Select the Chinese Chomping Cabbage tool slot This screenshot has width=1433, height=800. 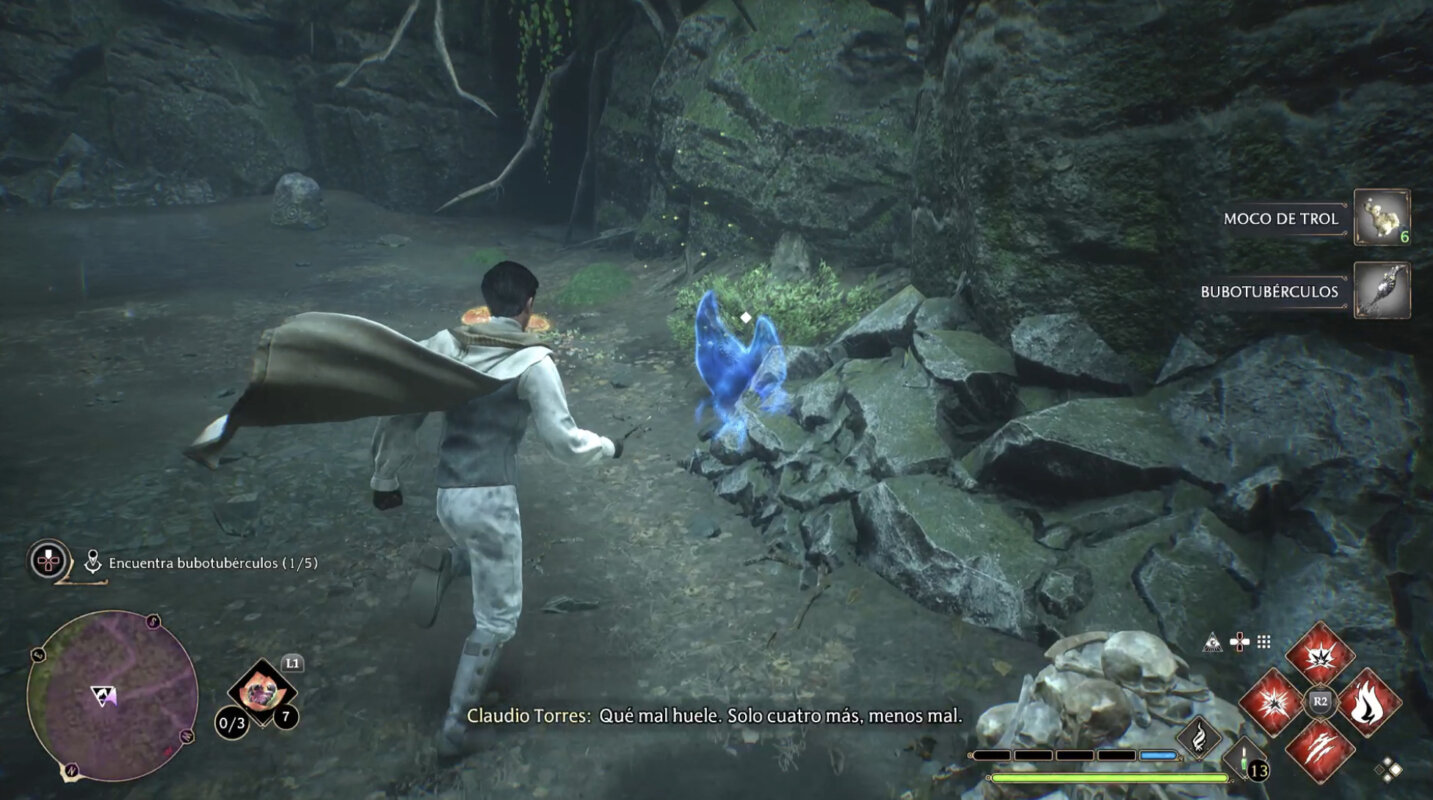pyautogui.click(x=262, y=689)
